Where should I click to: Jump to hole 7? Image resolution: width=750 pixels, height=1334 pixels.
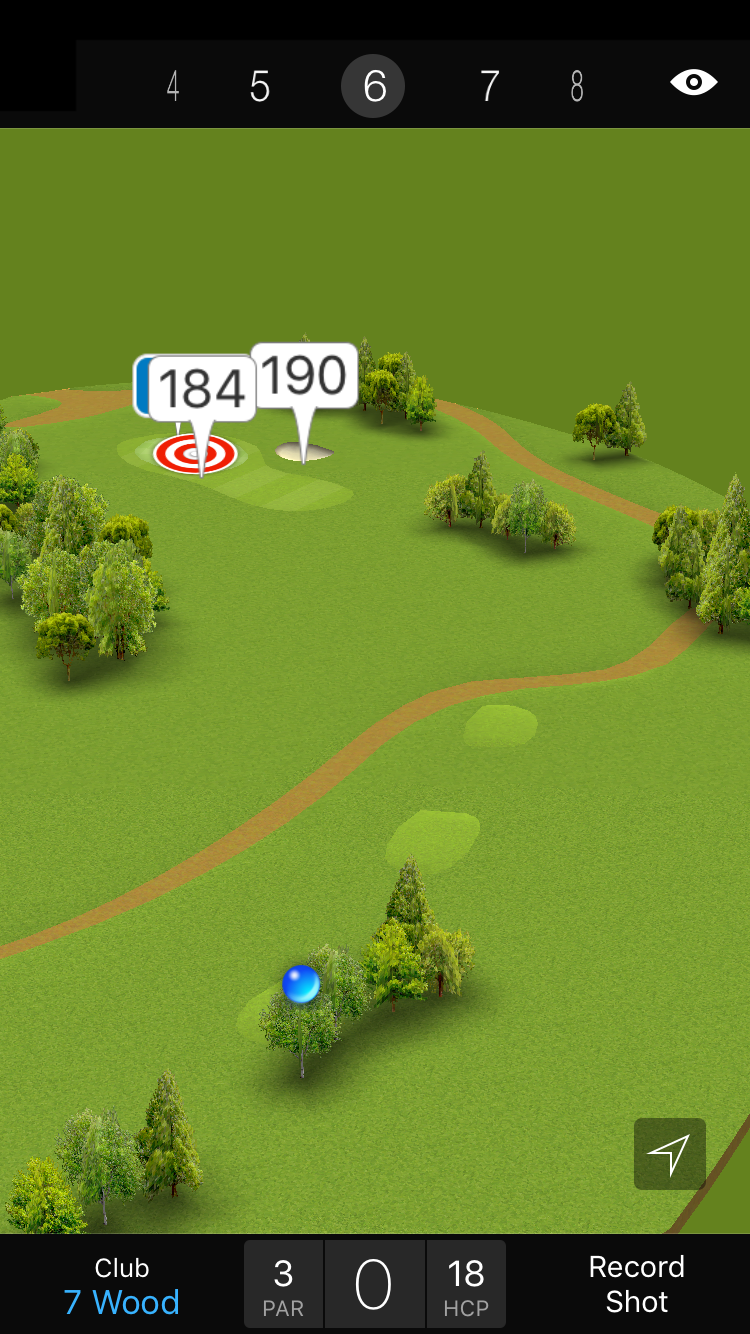point(489,87)
